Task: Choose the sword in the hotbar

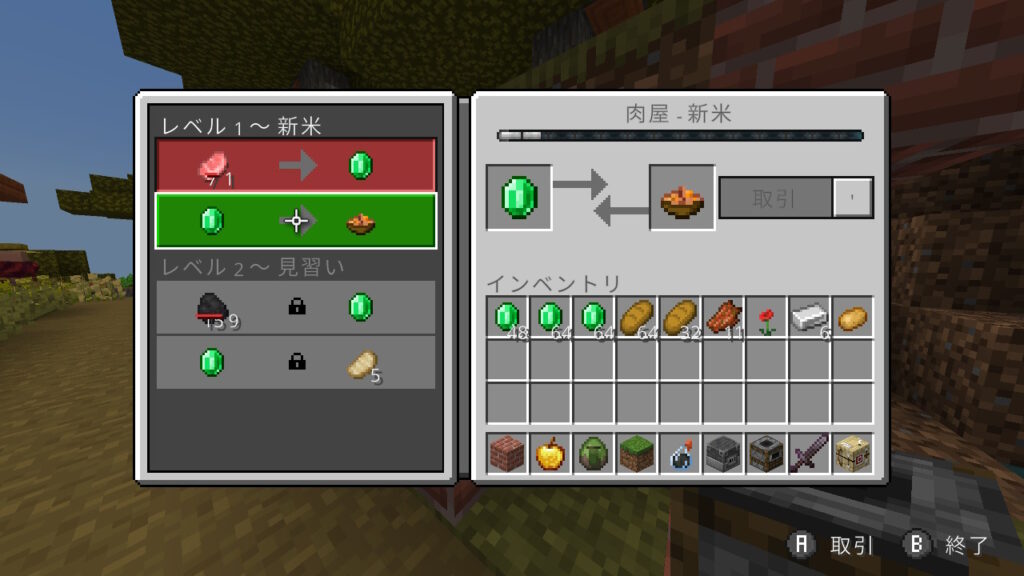Action: [809, 454]
